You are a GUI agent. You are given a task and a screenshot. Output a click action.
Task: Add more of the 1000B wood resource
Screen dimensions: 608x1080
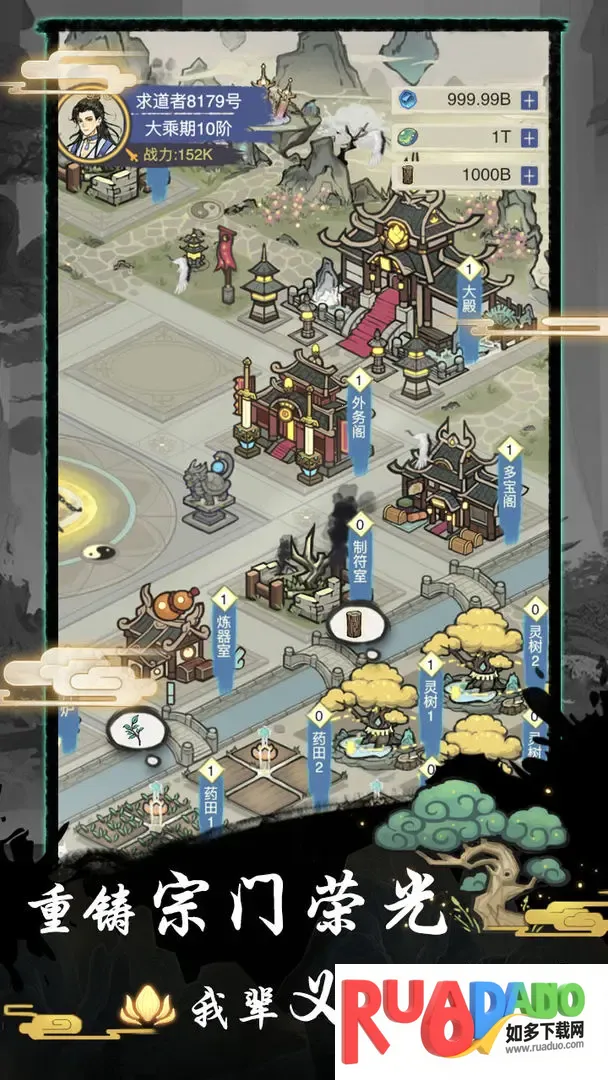pyautogui.click(x=528, y=175)
